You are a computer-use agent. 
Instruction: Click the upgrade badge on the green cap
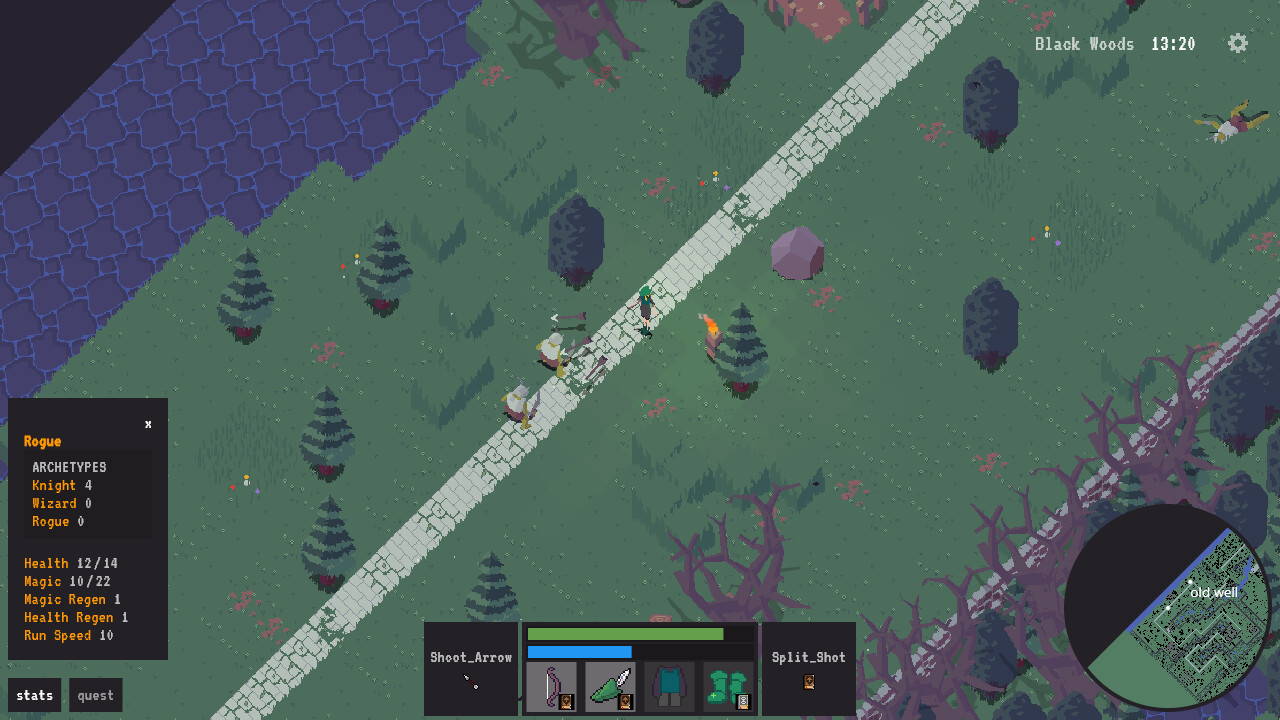click(x=625, y=702)
